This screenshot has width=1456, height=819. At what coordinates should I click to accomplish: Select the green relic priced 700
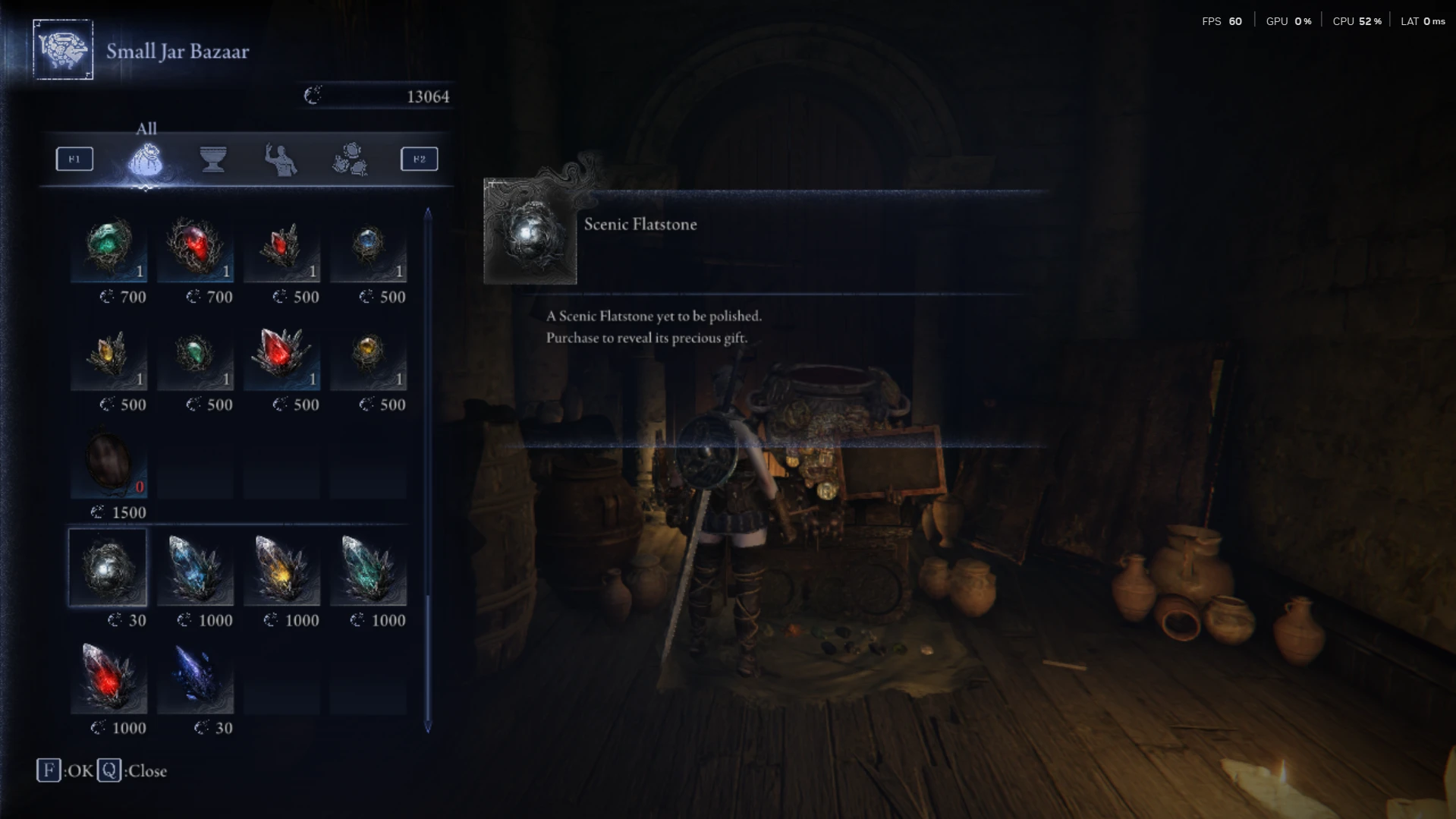pos(108,247)
